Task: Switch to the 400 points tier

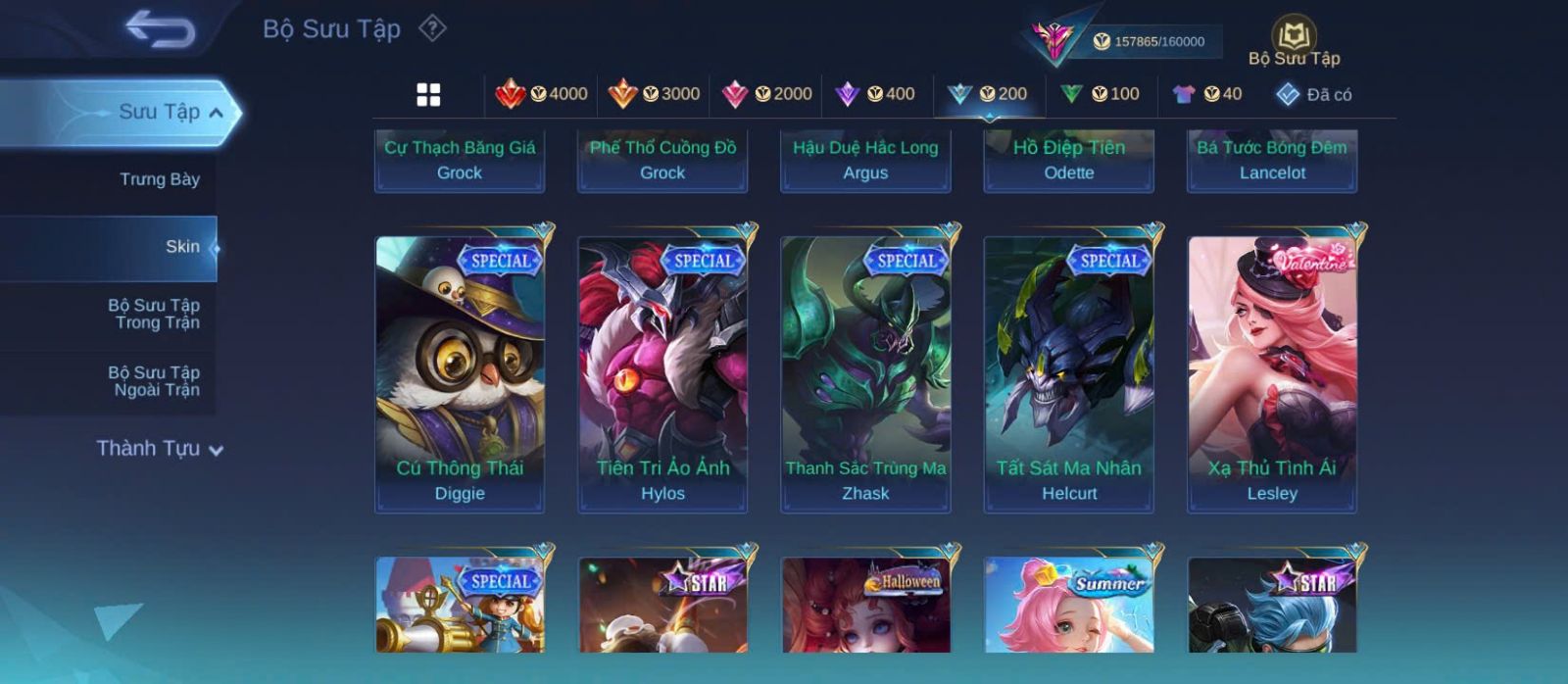Action: [x=875, y=94]
